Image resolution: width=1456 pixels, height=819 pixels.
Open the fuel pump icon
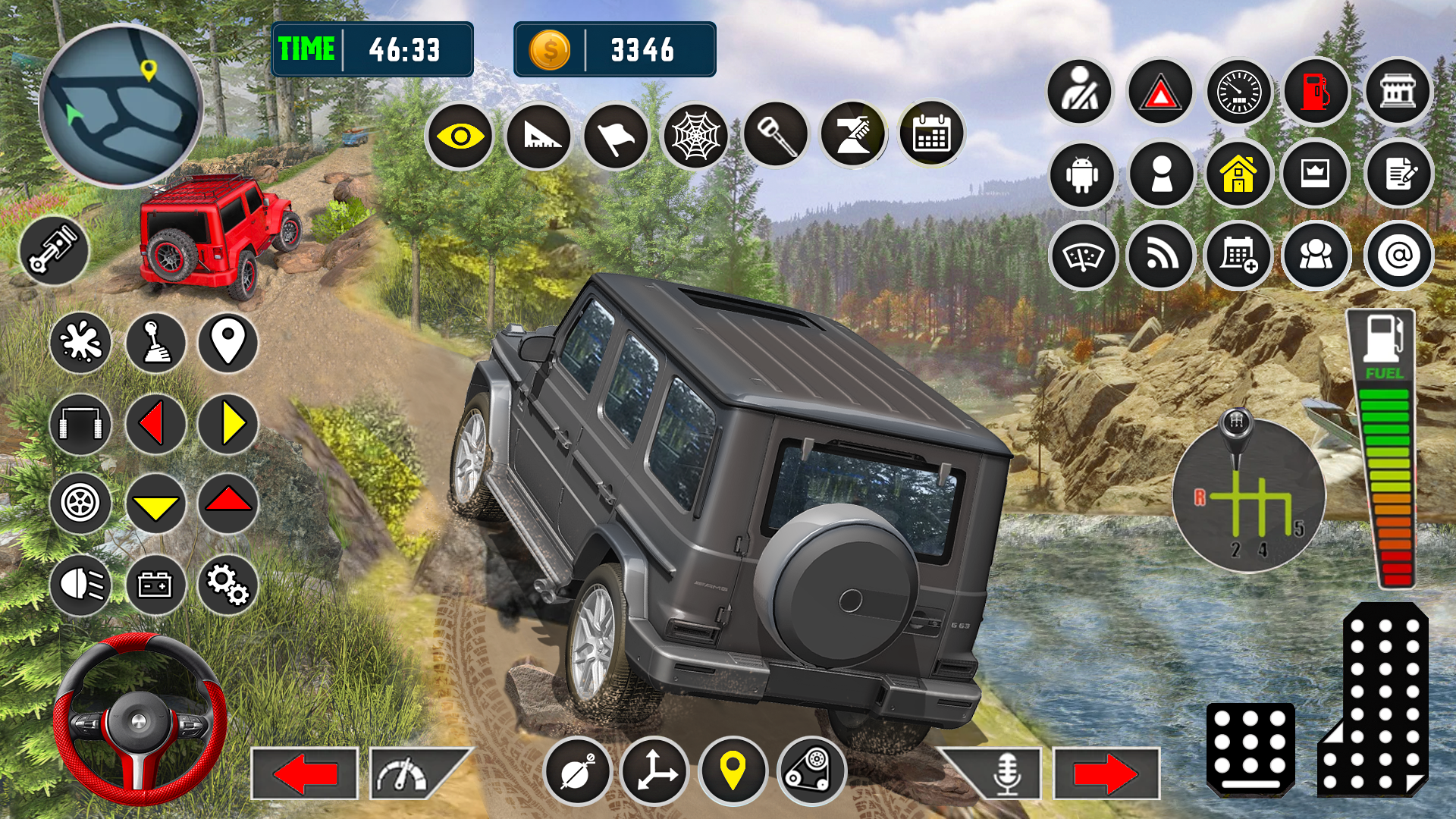[x=1318, y=93]
